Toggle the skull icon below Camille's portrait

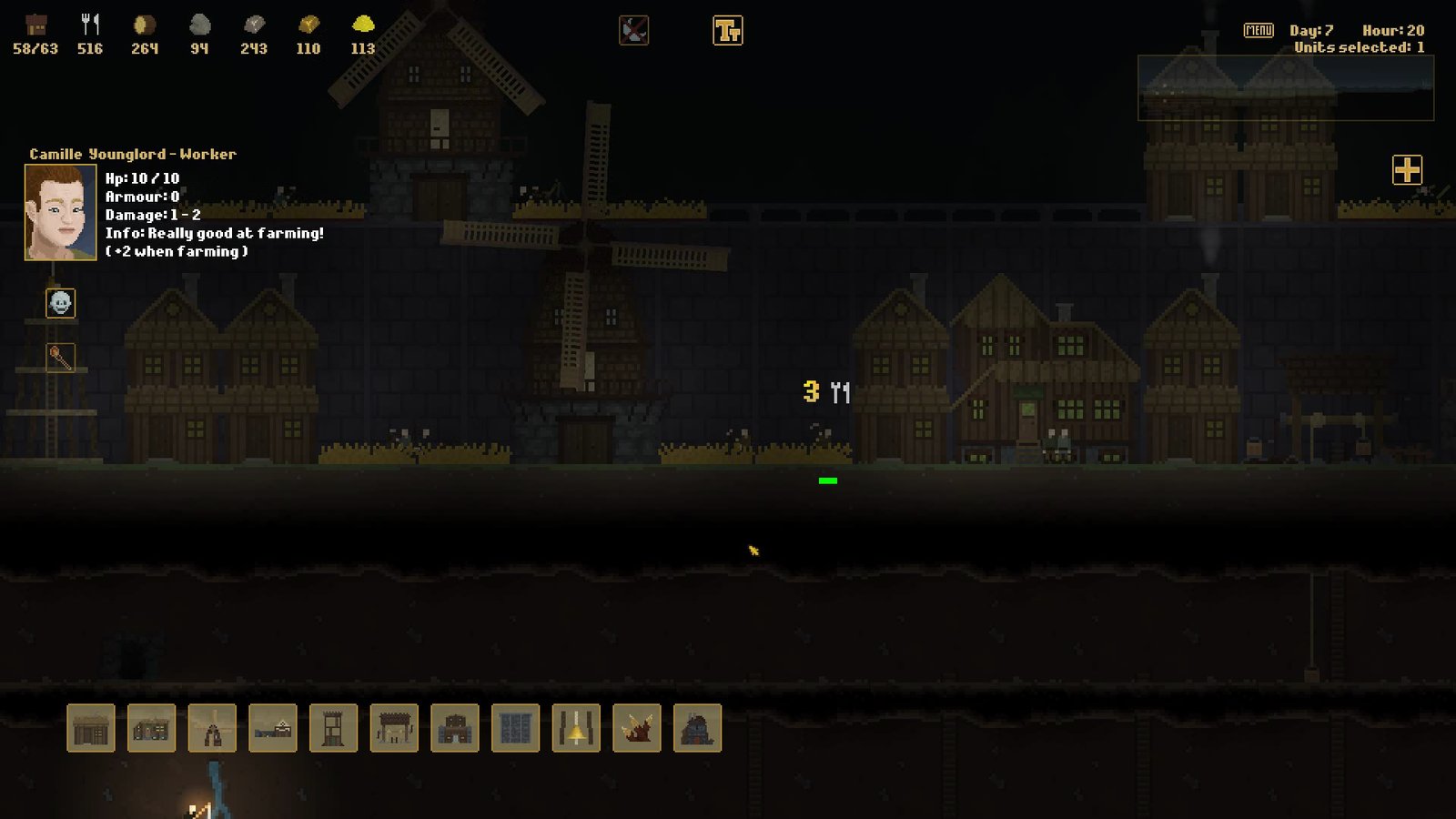pyautogui.click(x=59, y=303)
